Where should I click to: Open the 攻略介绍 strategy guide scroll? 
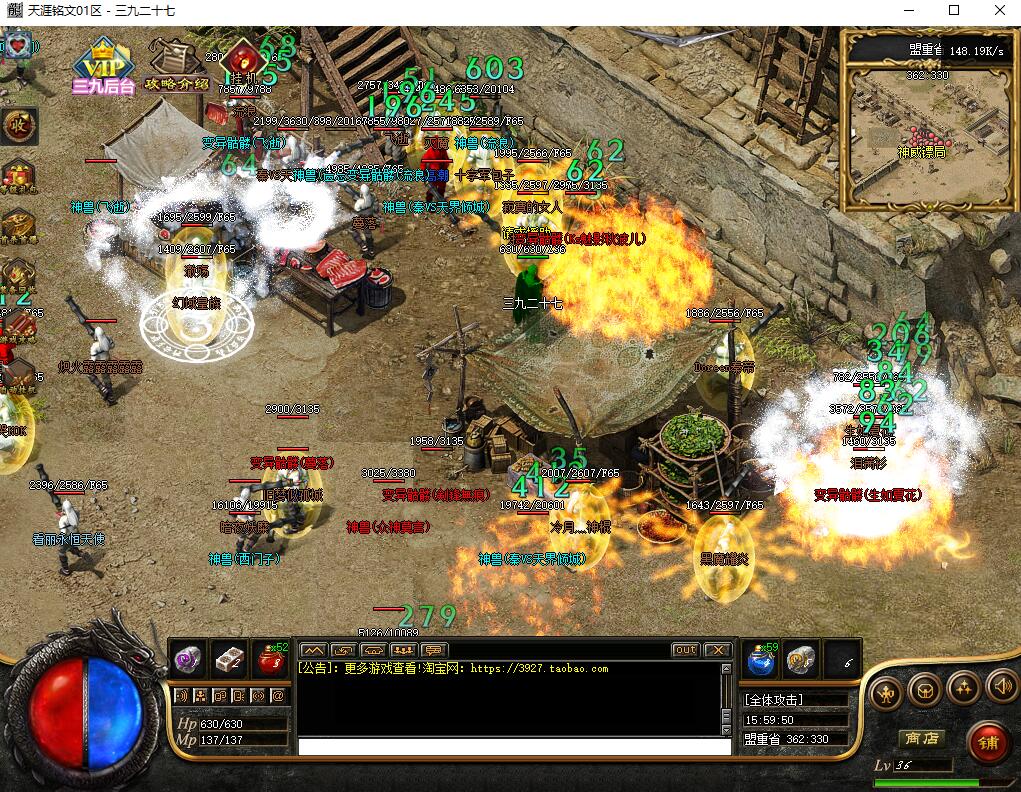(176, 64)
